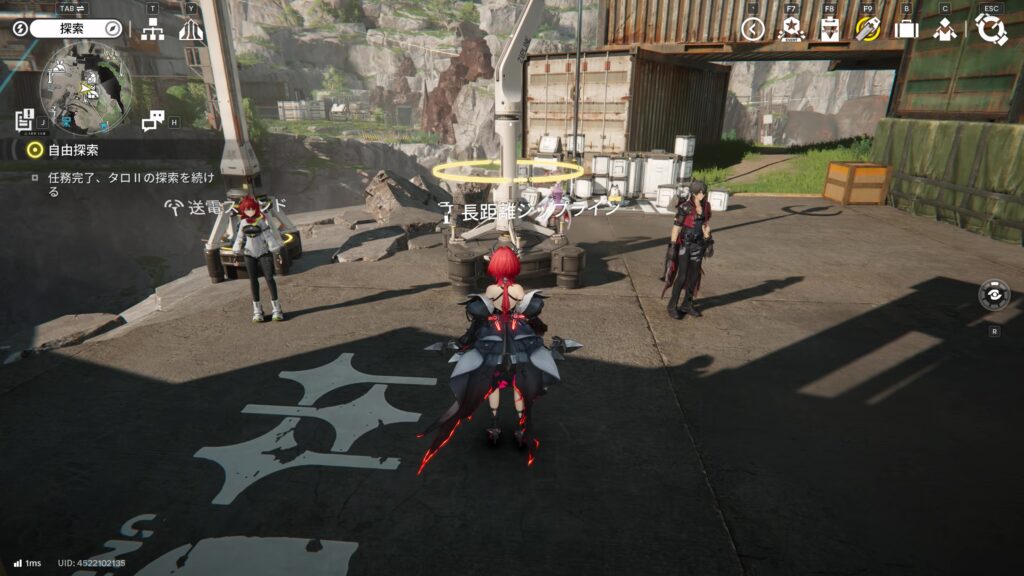Screen dimensions: 1024x576
Task: Collapse the top-right menu with the arrow button
Action: click(753, 29)
